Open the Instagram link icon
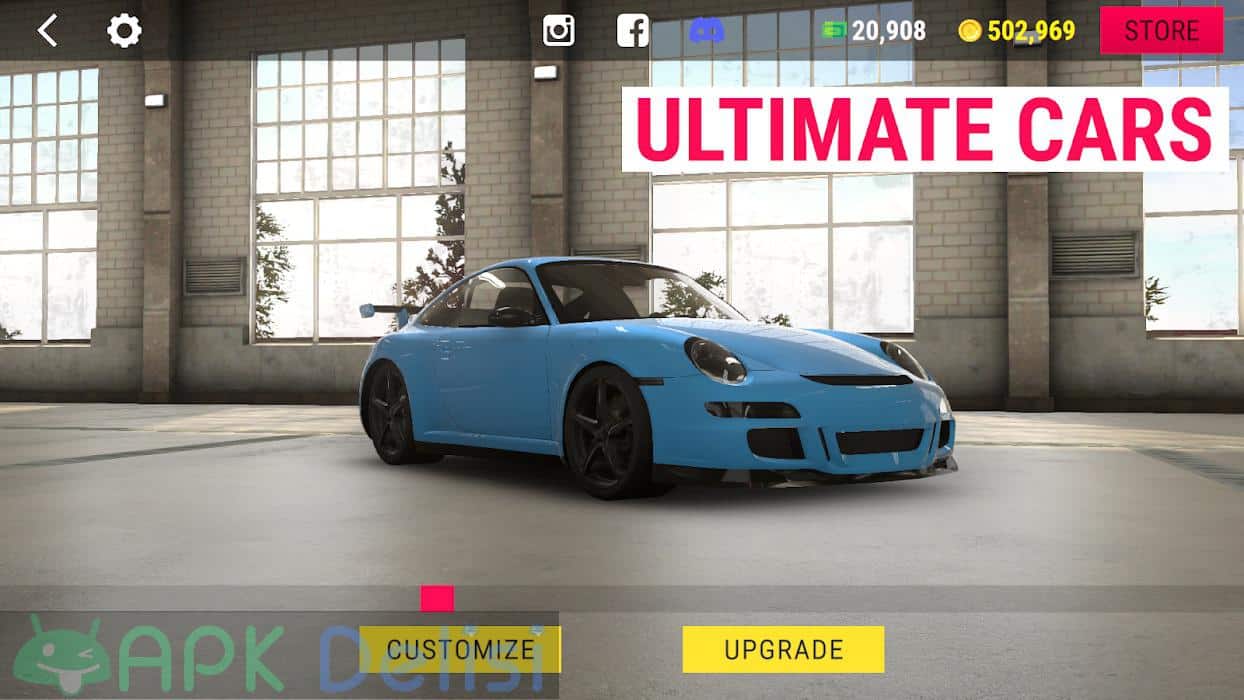Image resolution: width=1244 pixels, height=700 pixels. tap(559, 31)
